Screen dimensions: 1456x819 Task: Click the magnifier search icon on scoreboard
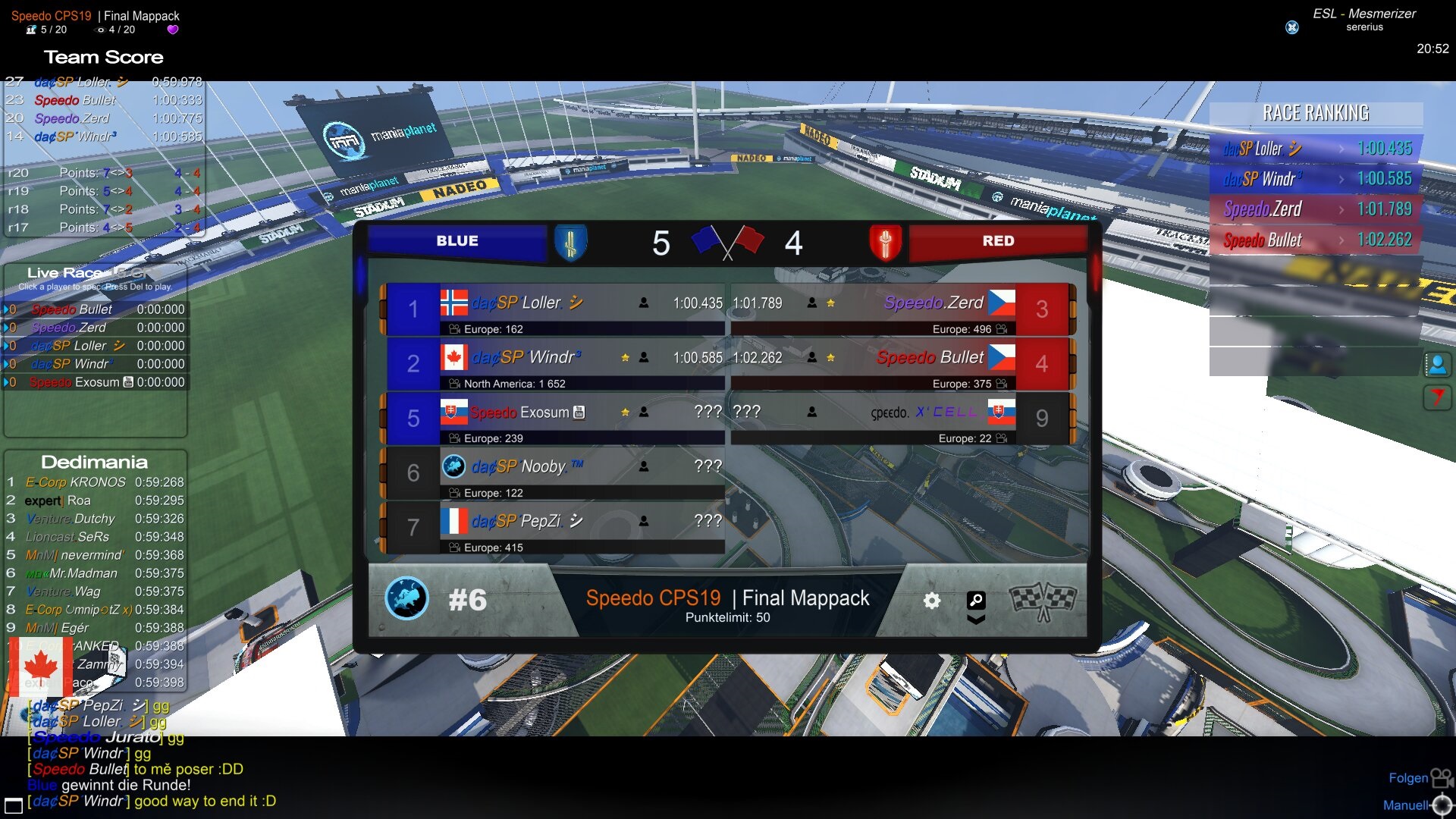(976, 601)
